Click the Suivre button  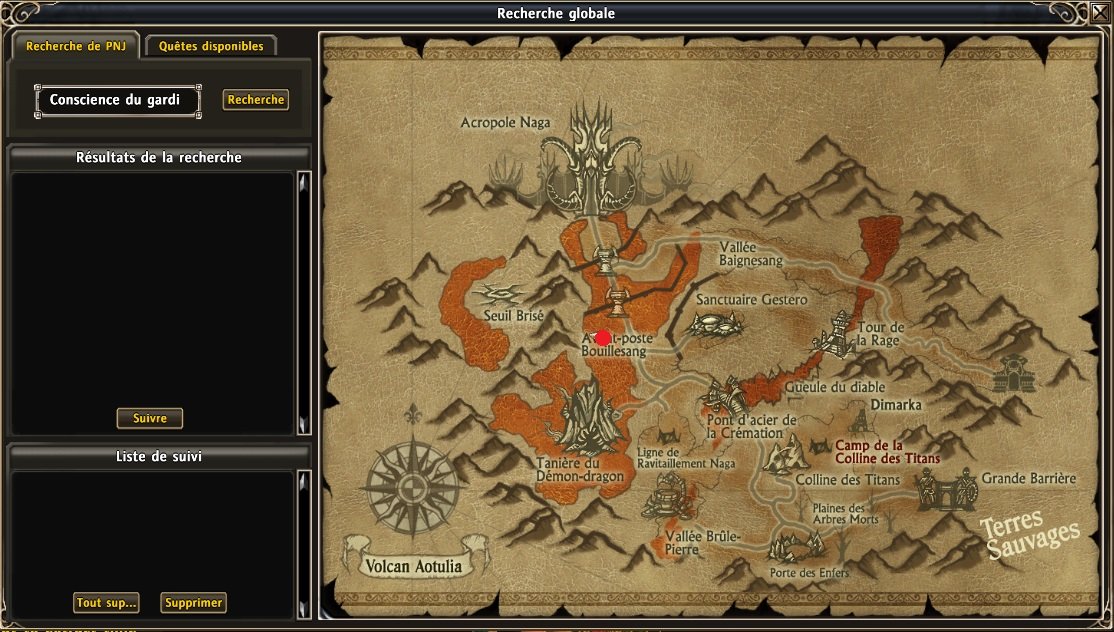tap(150, 418)
